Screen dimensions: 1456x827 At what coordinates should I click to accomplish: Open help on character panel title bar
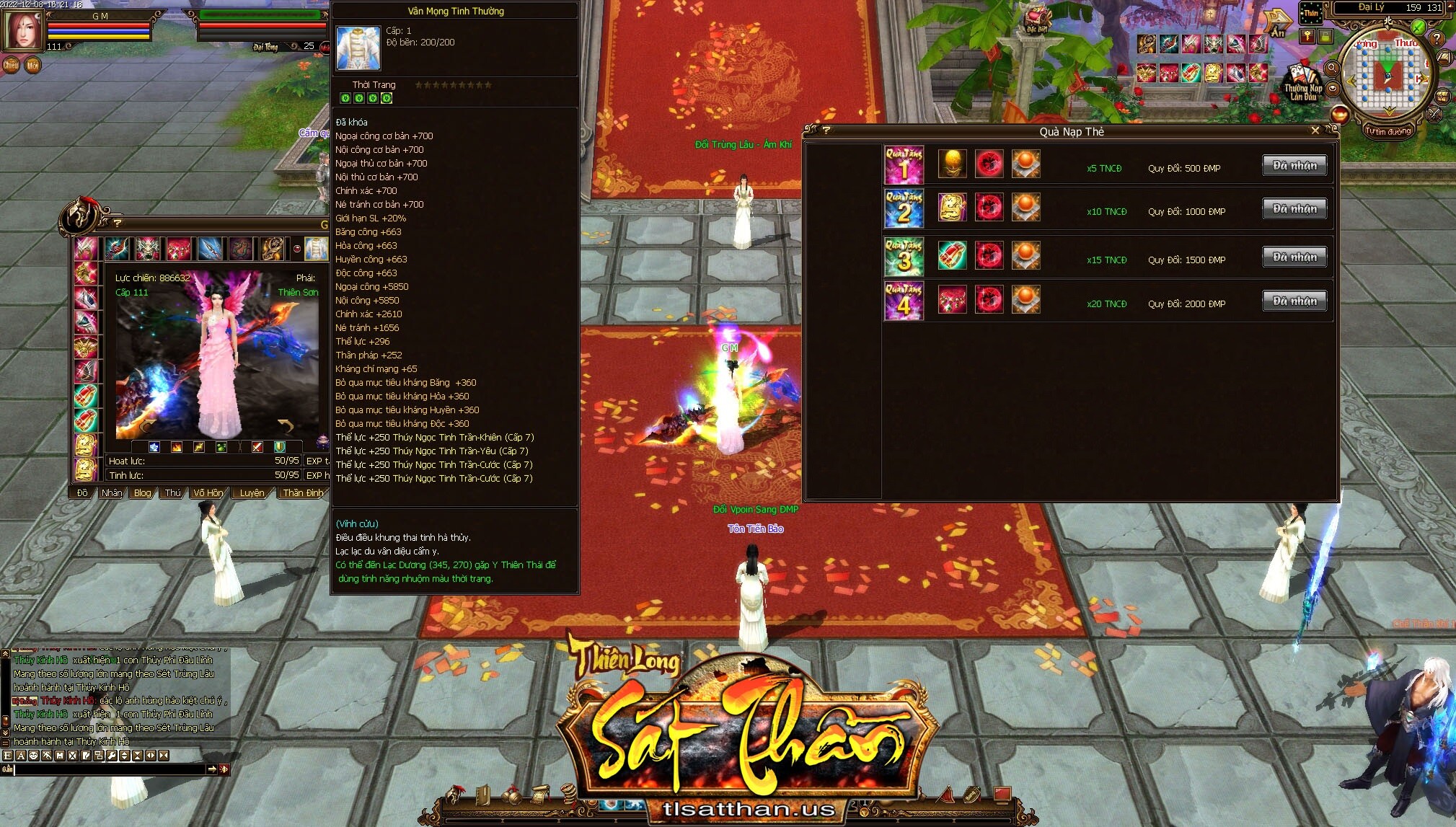(x=117, y=223)
